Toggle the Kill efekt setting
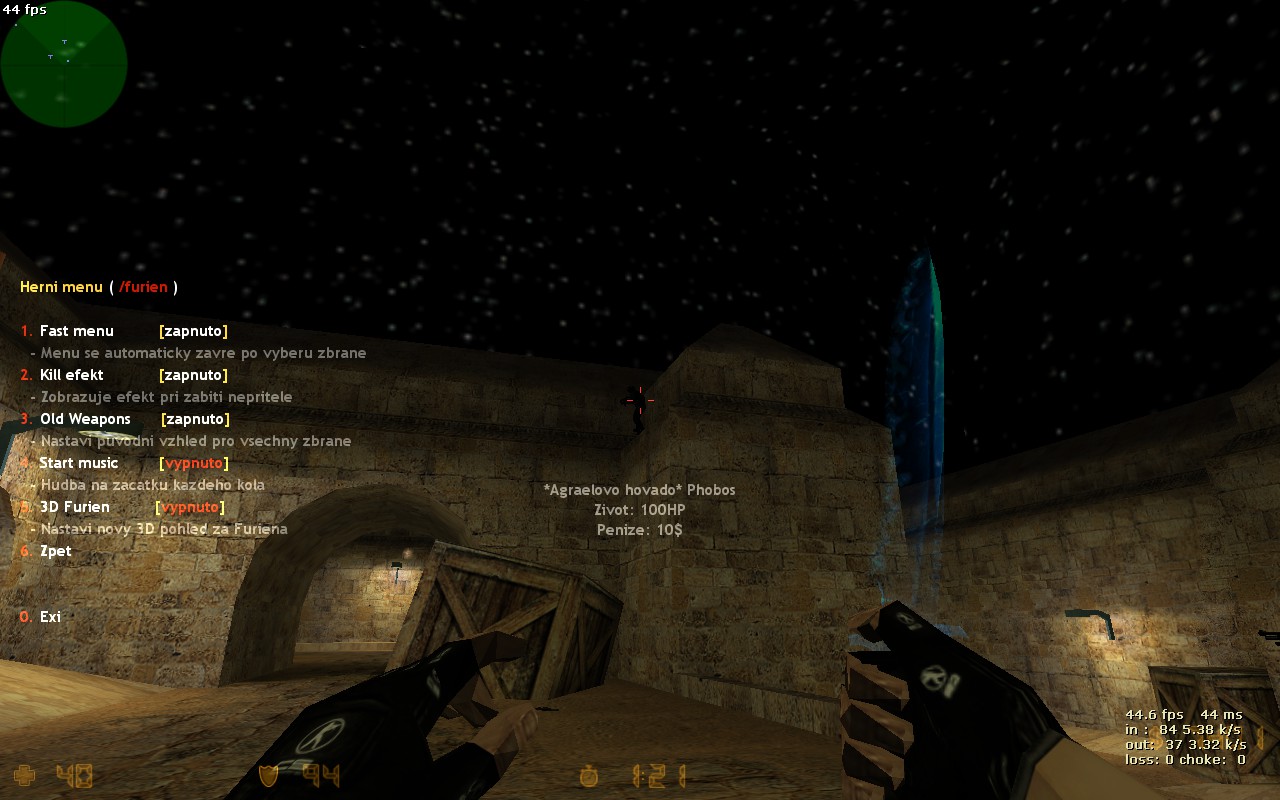This screenshot has height=800, width=1280. [x=71, y=375]
